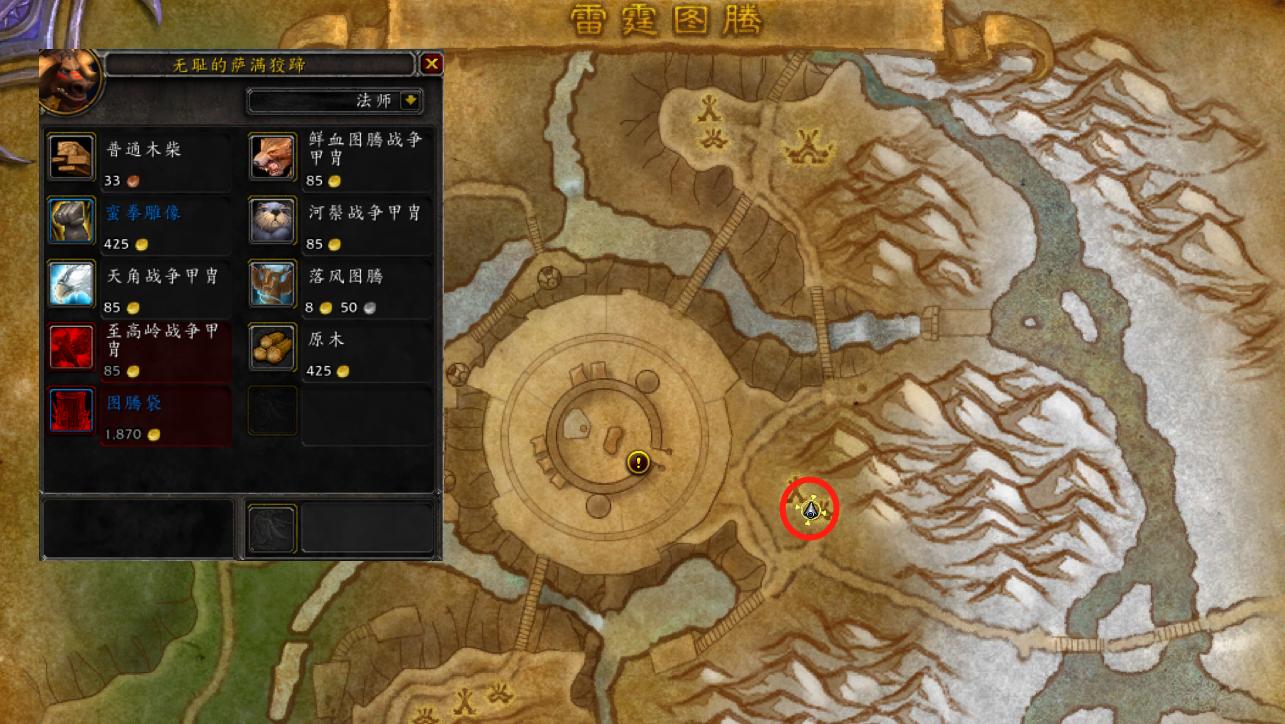
Task: Click the quest exclamation marker on the map
Action: click(x=636, y=463)
